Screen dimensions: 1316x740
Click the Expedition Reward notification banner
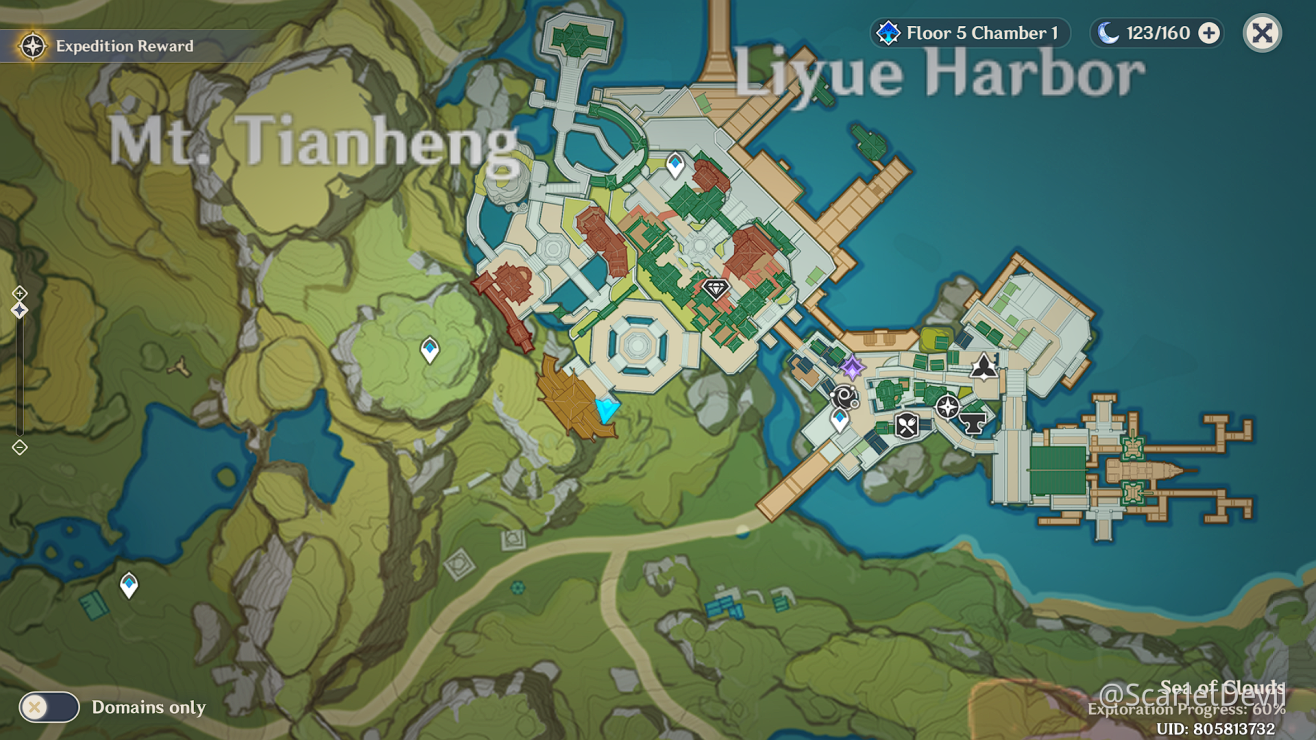tap(110, 46)
